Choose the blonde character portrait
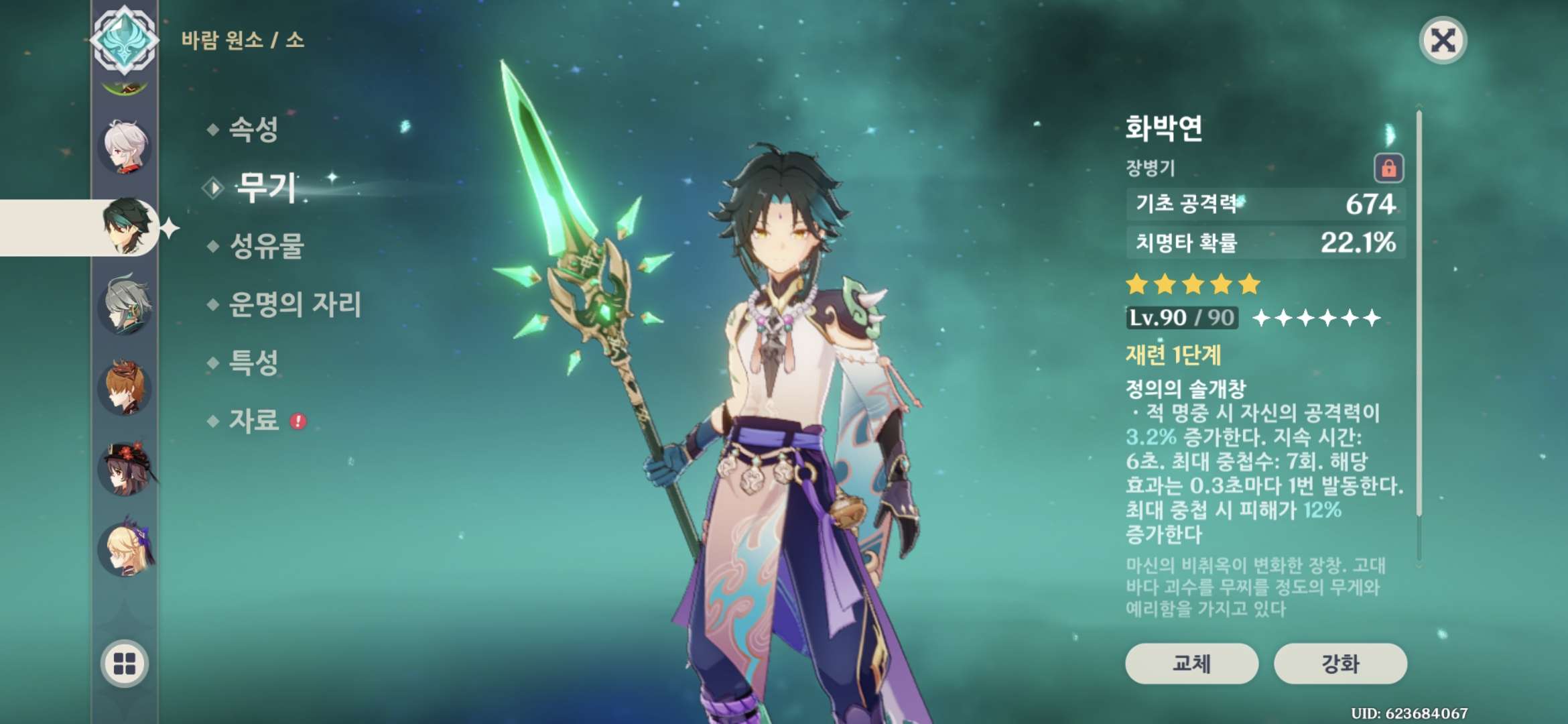 coord(125,550)
